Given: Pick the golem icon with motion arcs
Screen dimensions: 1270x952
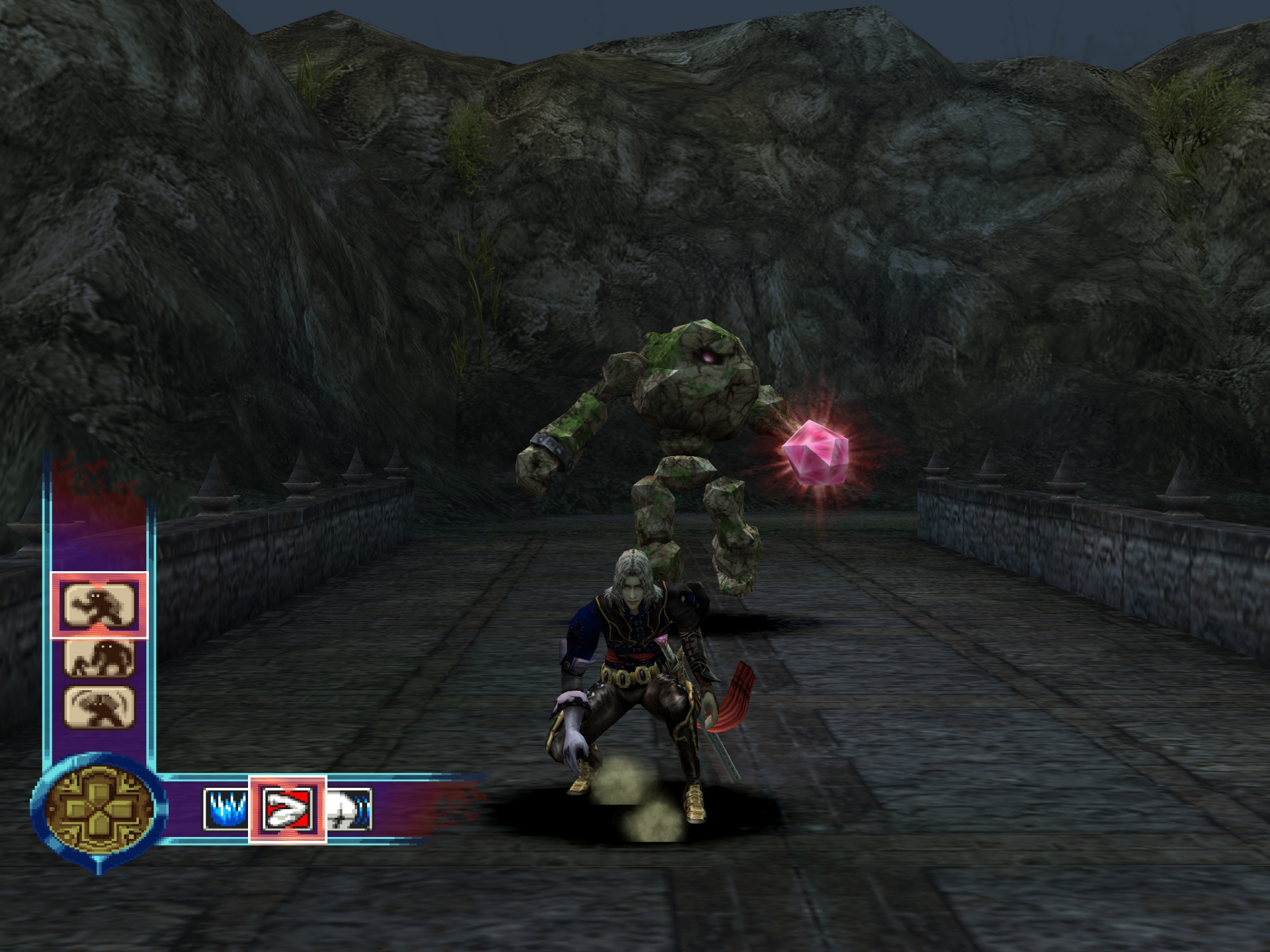Looking at the screenshot, I should (99, 707).
